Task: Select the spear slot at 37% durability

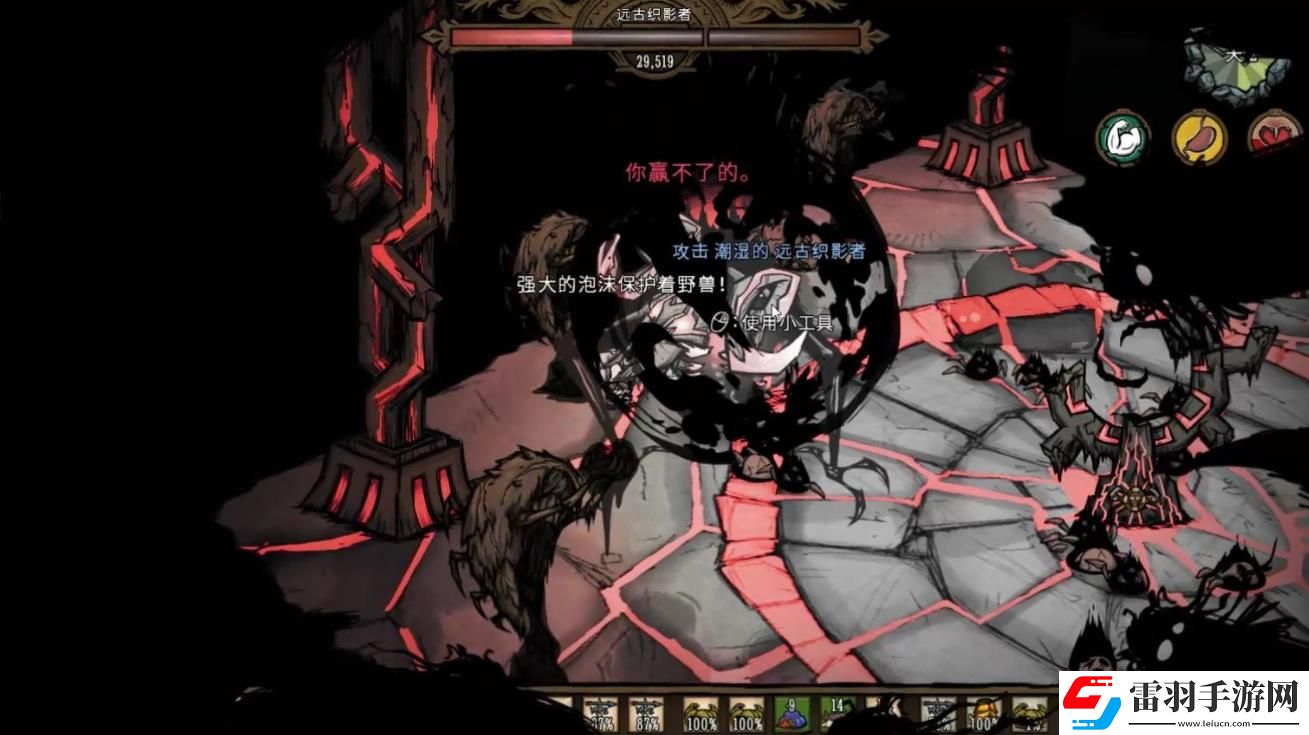Action: tap(600, 713)
